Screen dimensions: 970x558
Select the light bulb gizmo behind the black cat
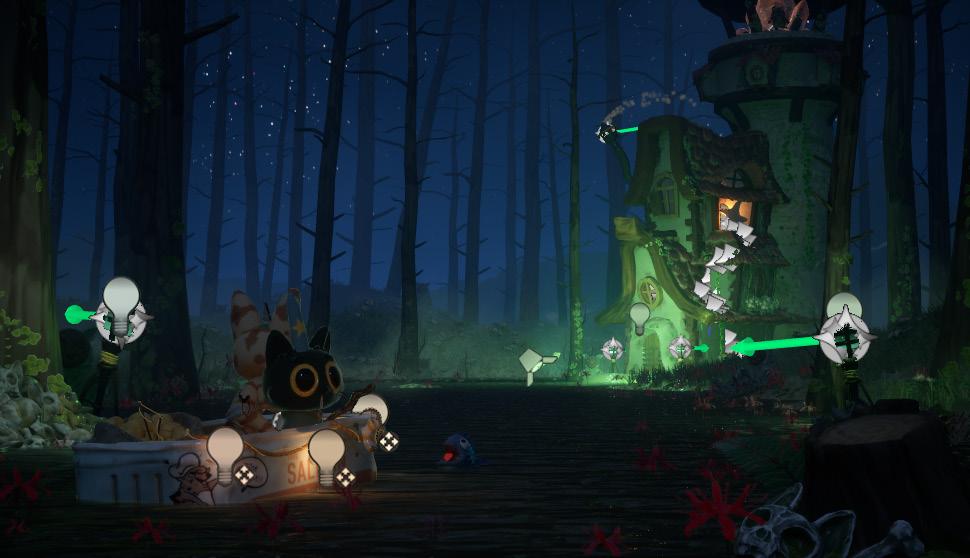click(x=372, y=409)
